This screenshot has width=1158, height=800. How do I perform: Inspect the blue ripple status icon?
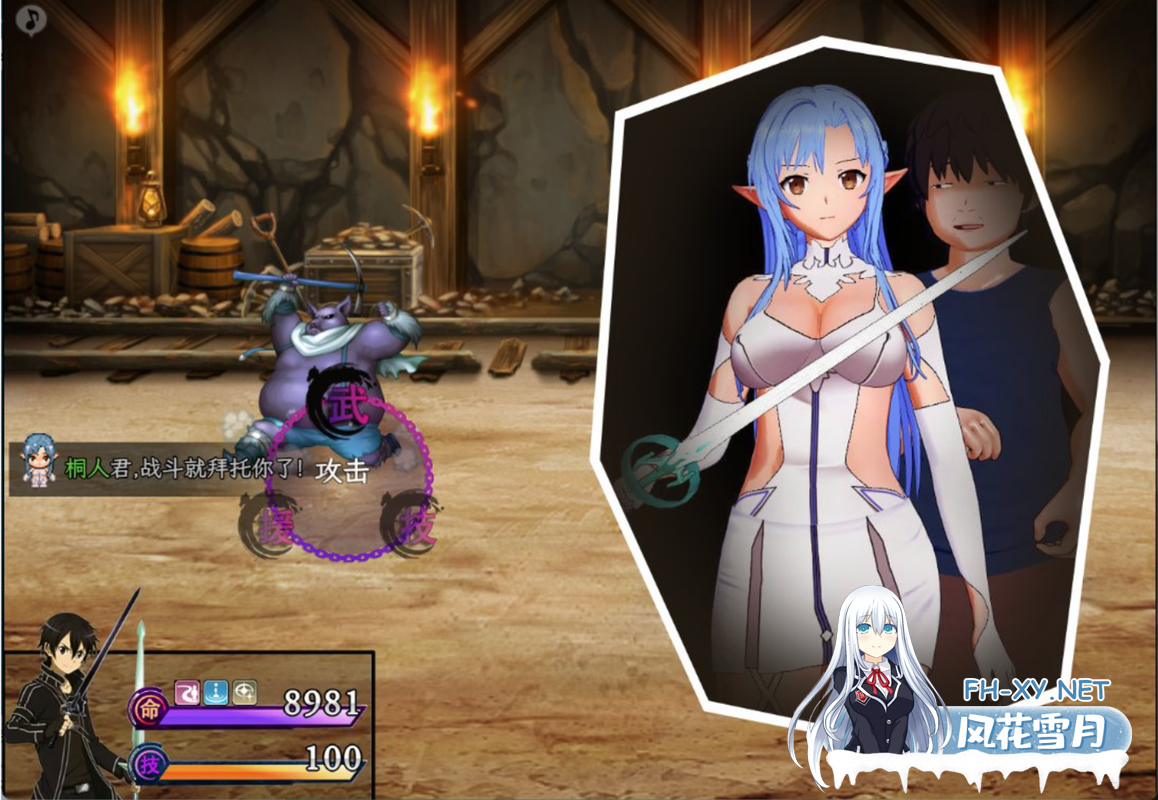tap(216, 692)
